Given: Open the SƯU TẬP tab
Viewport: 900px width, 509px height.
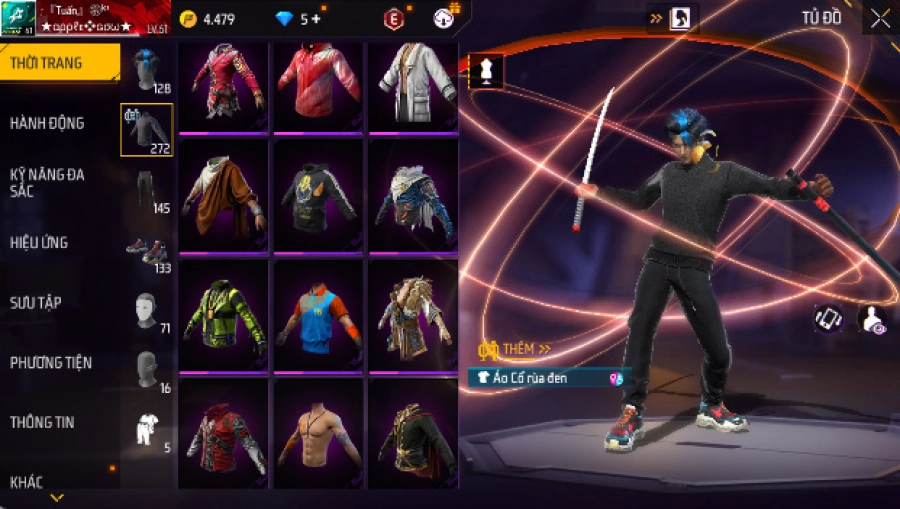Looking at the screenshot, I should pos(36,302).
